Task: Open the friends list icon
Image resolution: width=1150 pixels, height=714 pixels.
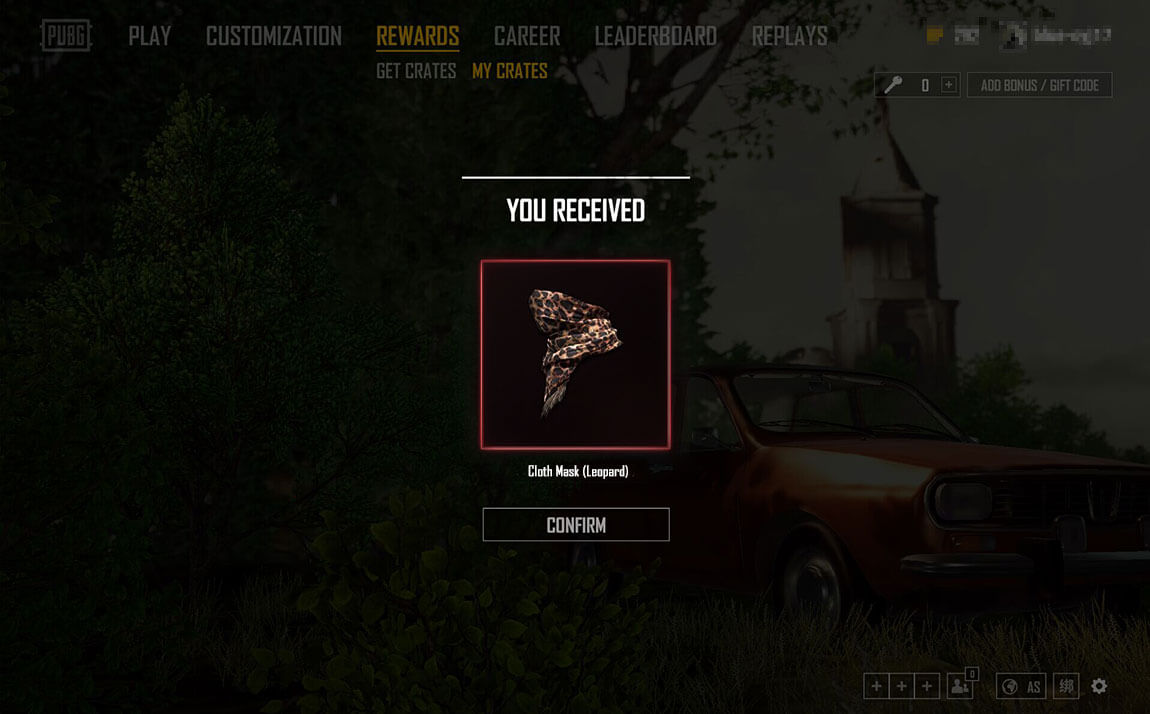Action: (x=960, y=686)
